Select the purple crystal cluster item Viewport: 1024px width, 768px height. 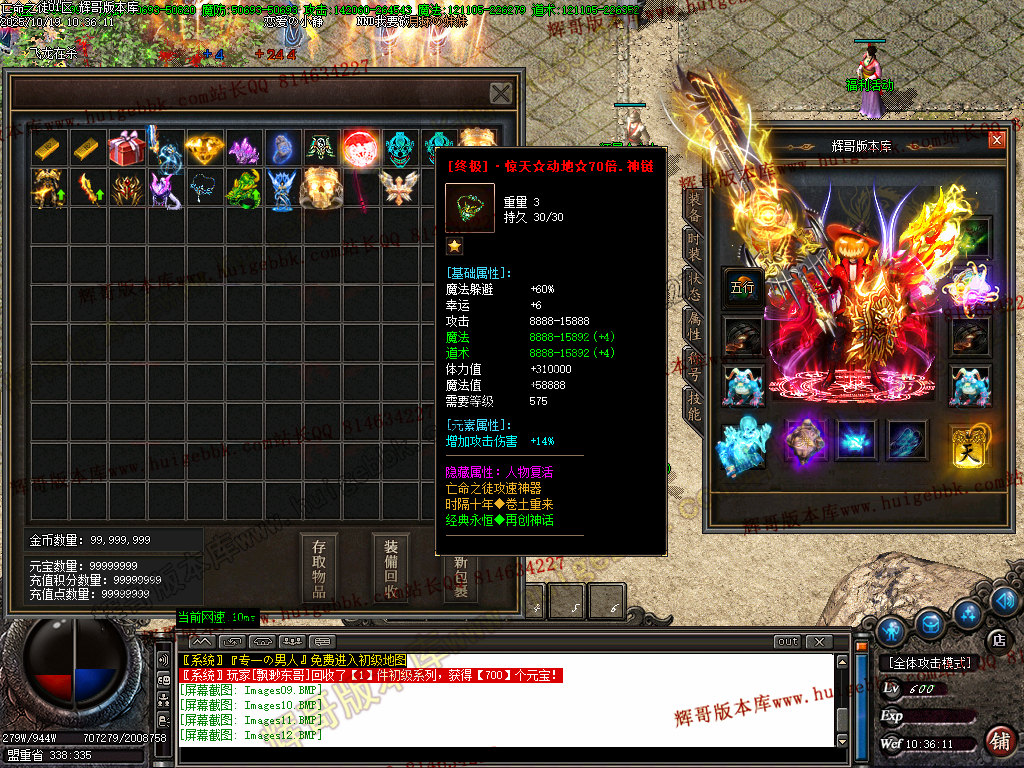(243, 148)
